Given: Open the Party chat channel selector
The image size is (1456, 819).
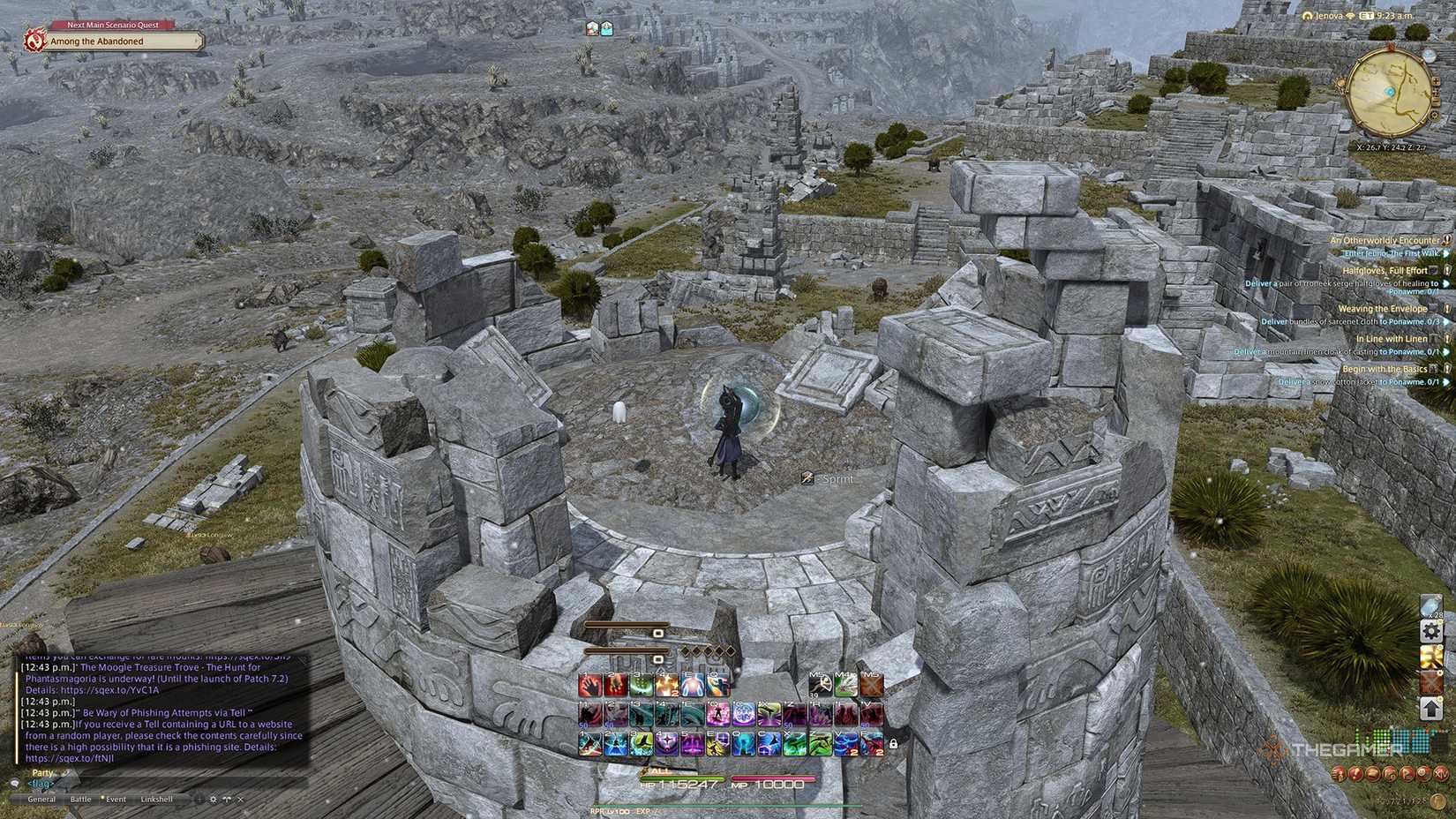Looking at the screenshot, I should tap(41, 772).
